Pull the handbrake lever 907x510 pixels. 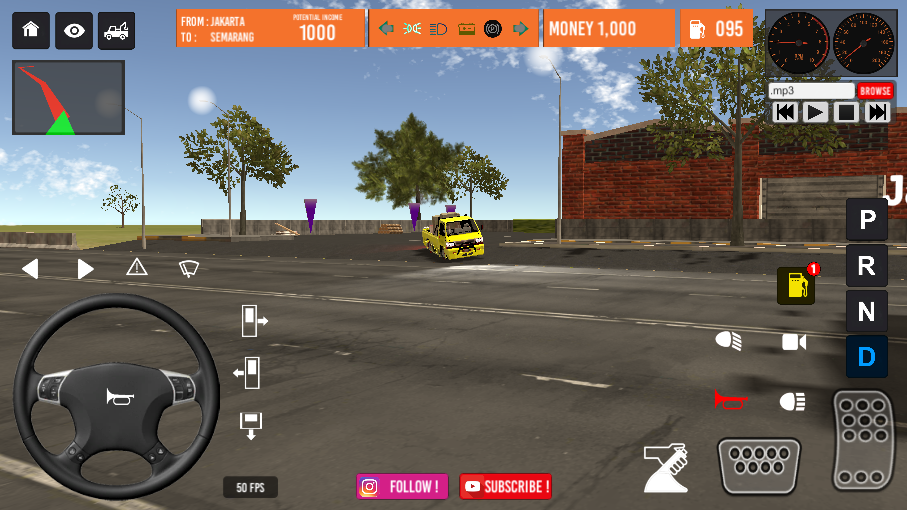(x=666, y=467)
